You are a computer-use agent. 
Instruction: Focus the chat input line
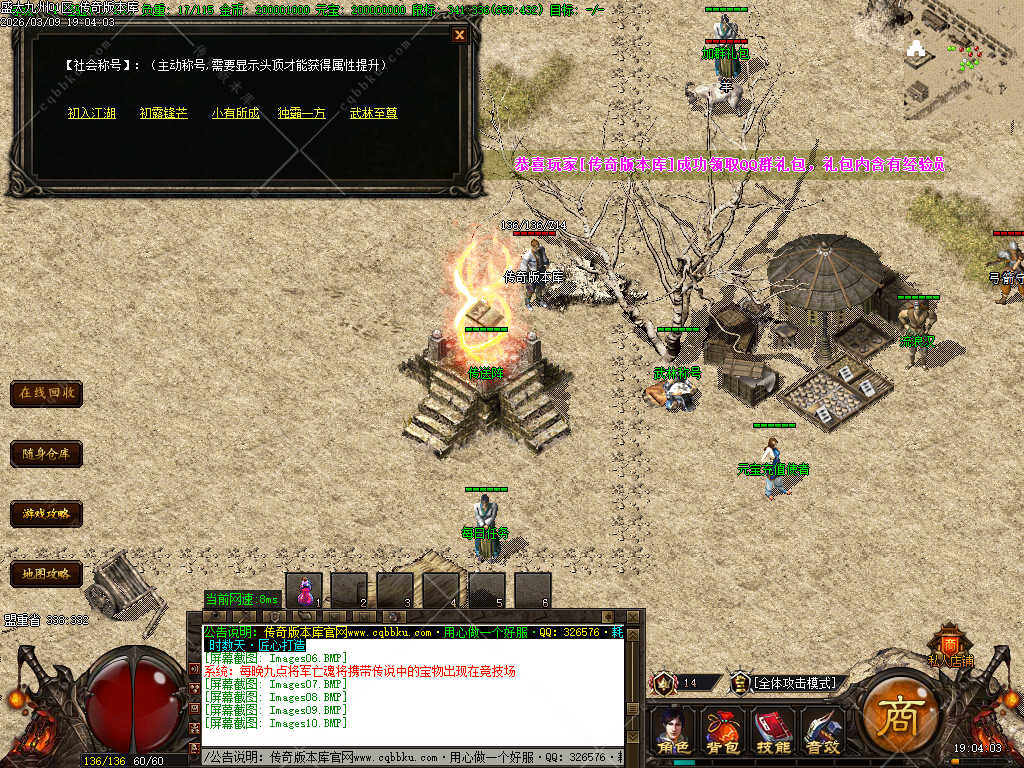(410, 758)
